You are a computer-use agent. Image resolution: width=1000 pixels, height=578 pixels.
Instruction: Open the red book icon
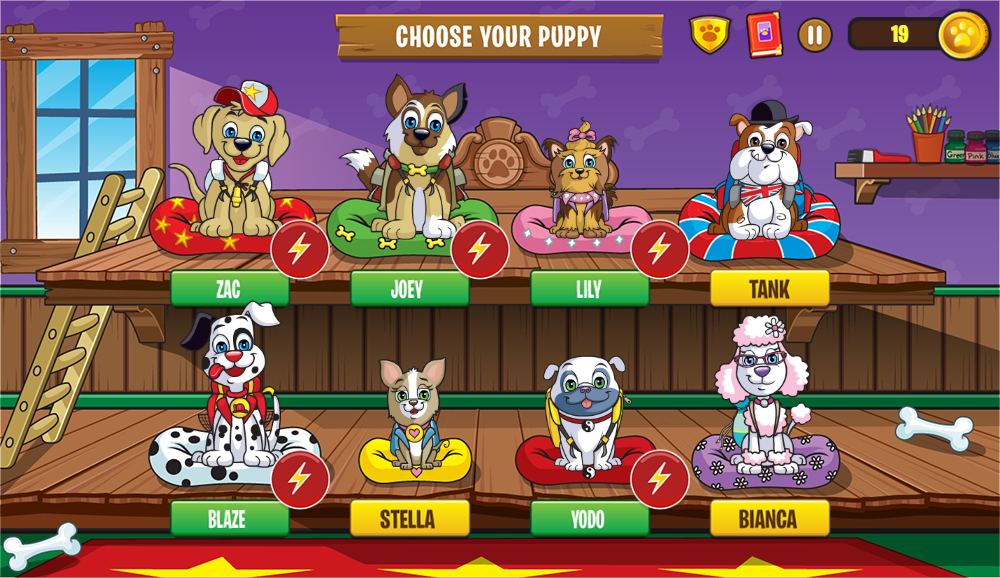coord(764,35)
